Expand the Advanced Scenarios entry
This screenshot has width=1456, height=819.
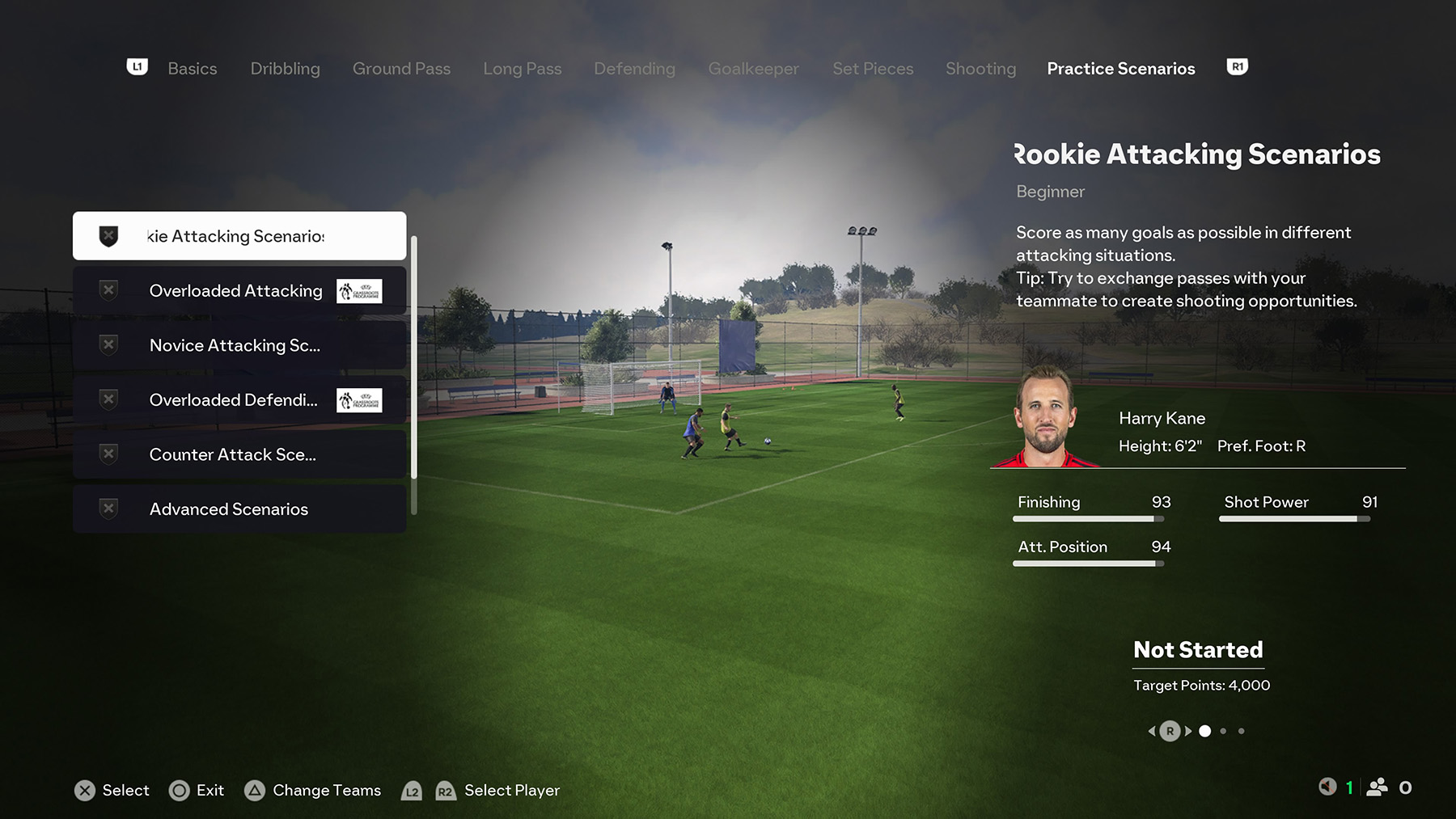click(228, 509)
